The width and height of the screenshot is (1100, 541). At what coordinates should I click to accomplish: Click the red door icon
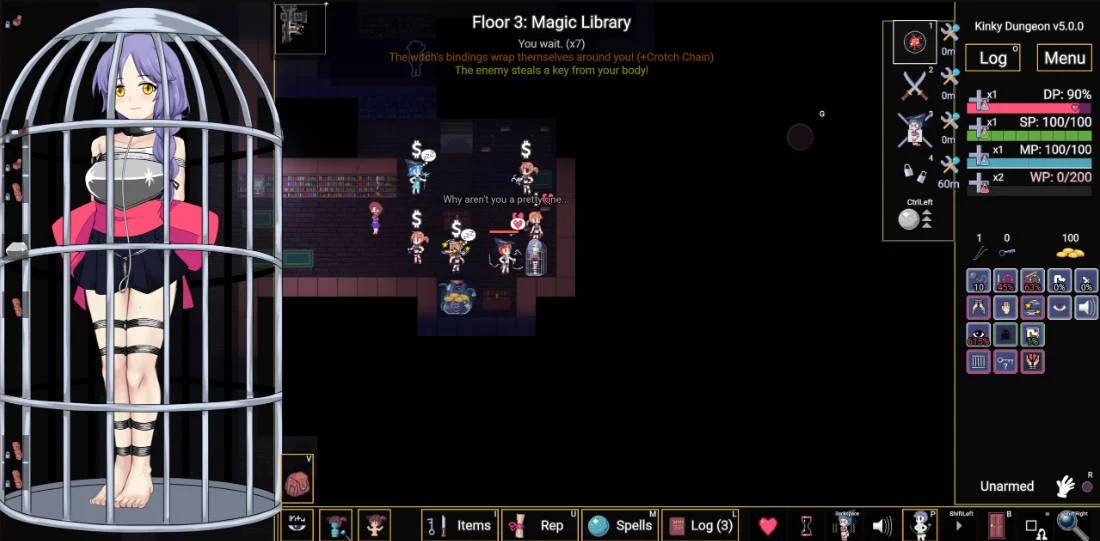click(996, 525)
